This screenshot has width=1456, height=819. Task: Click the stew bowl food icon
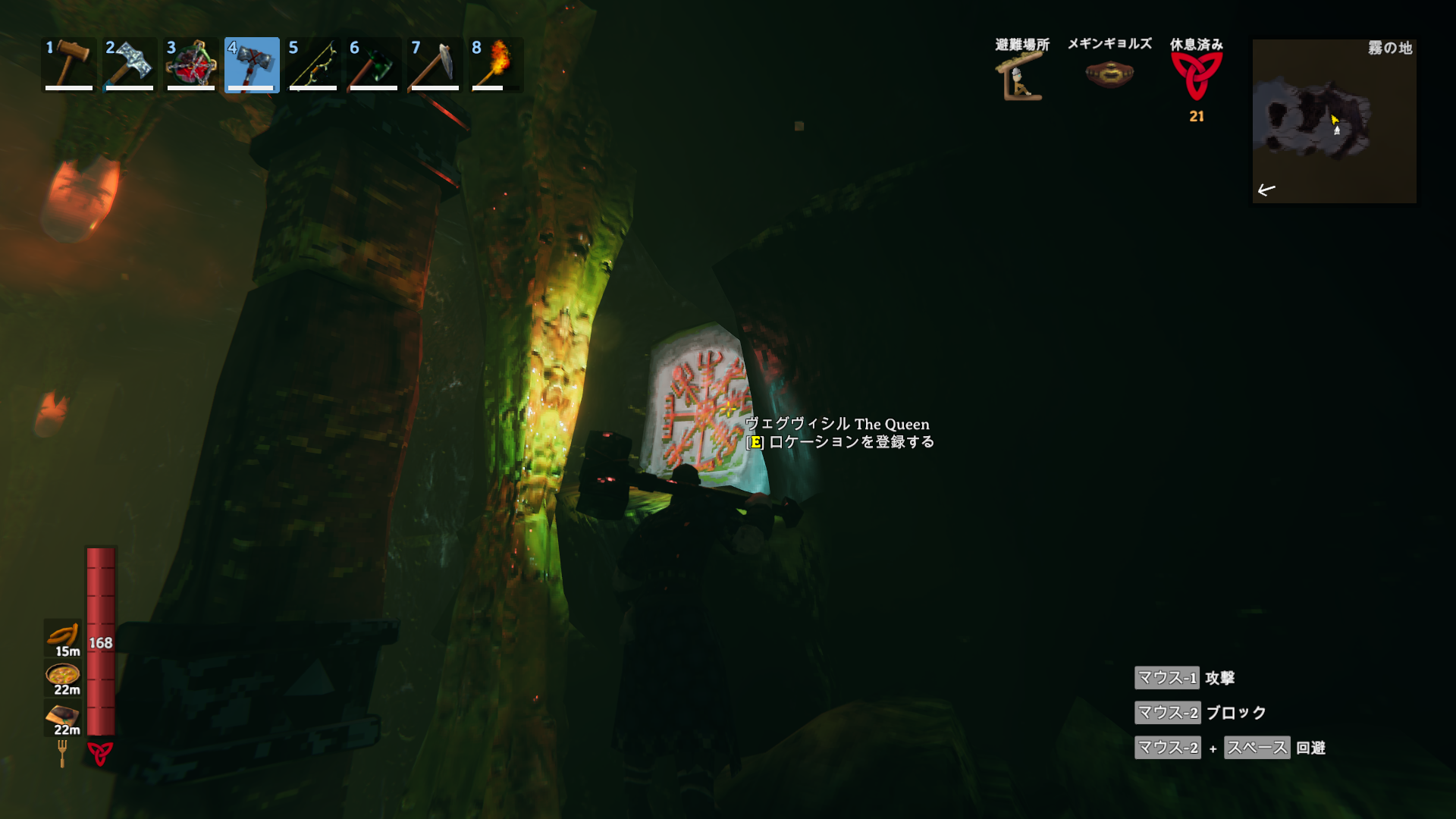(63, 675)
